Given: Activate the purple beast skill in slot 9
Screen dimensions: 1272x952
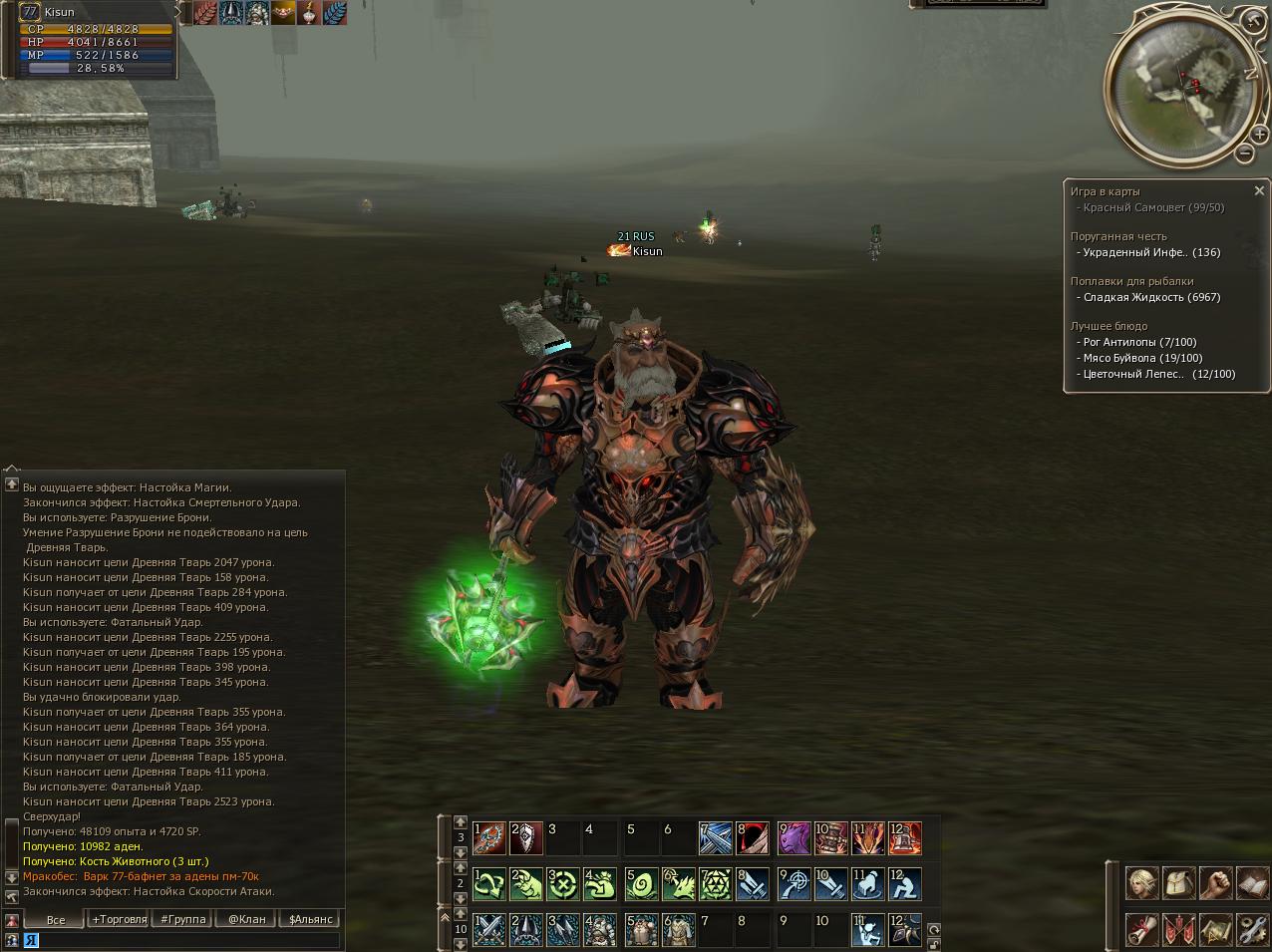Looking at the screenshot, I should point(795,838).
